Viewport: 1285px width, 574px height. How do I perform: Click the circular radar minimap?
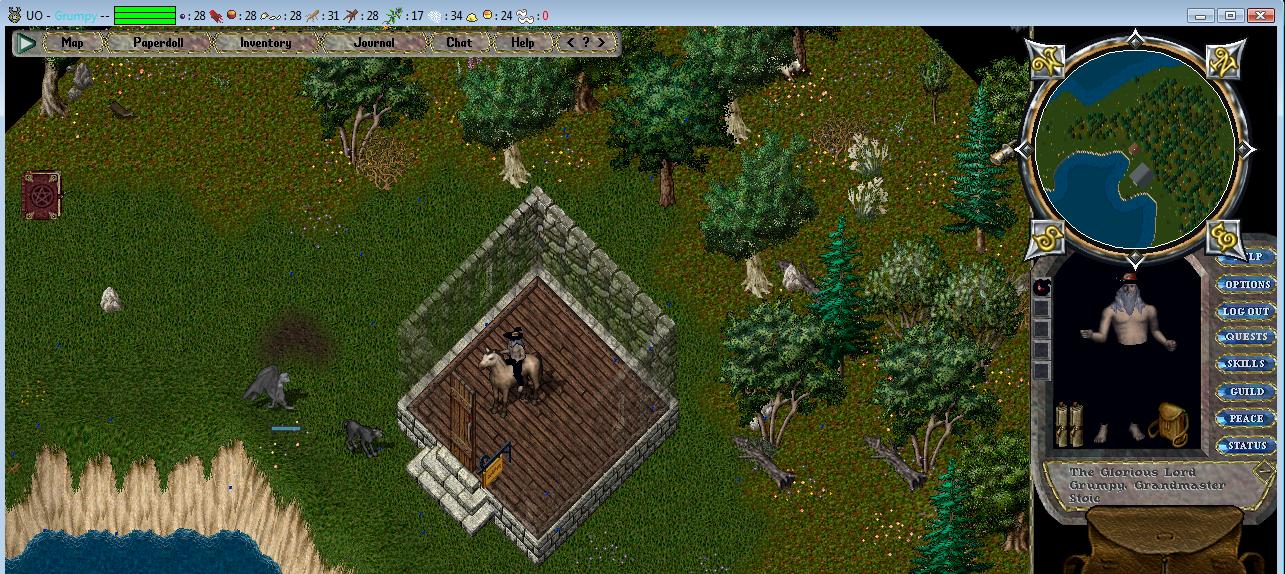coord(1135,150)
